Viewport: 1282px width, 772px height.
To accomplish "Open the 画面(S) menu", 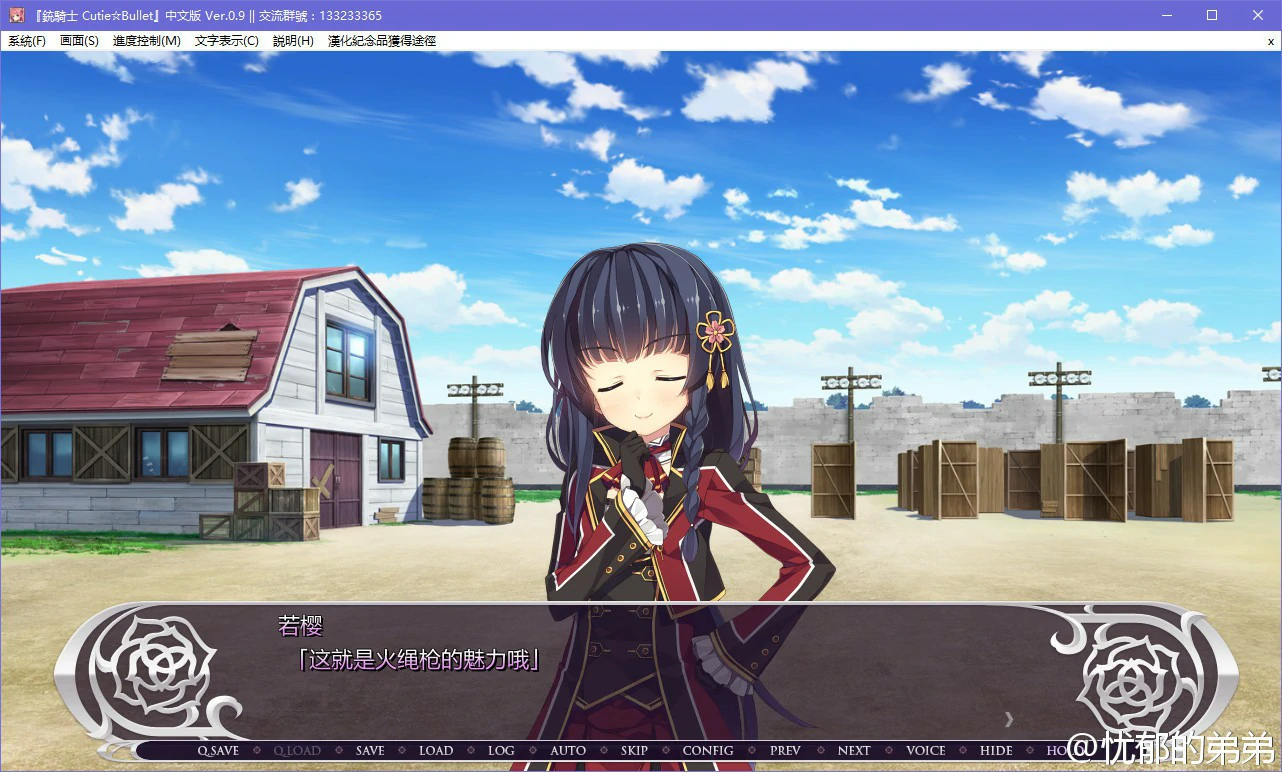I will coord(79,41).
